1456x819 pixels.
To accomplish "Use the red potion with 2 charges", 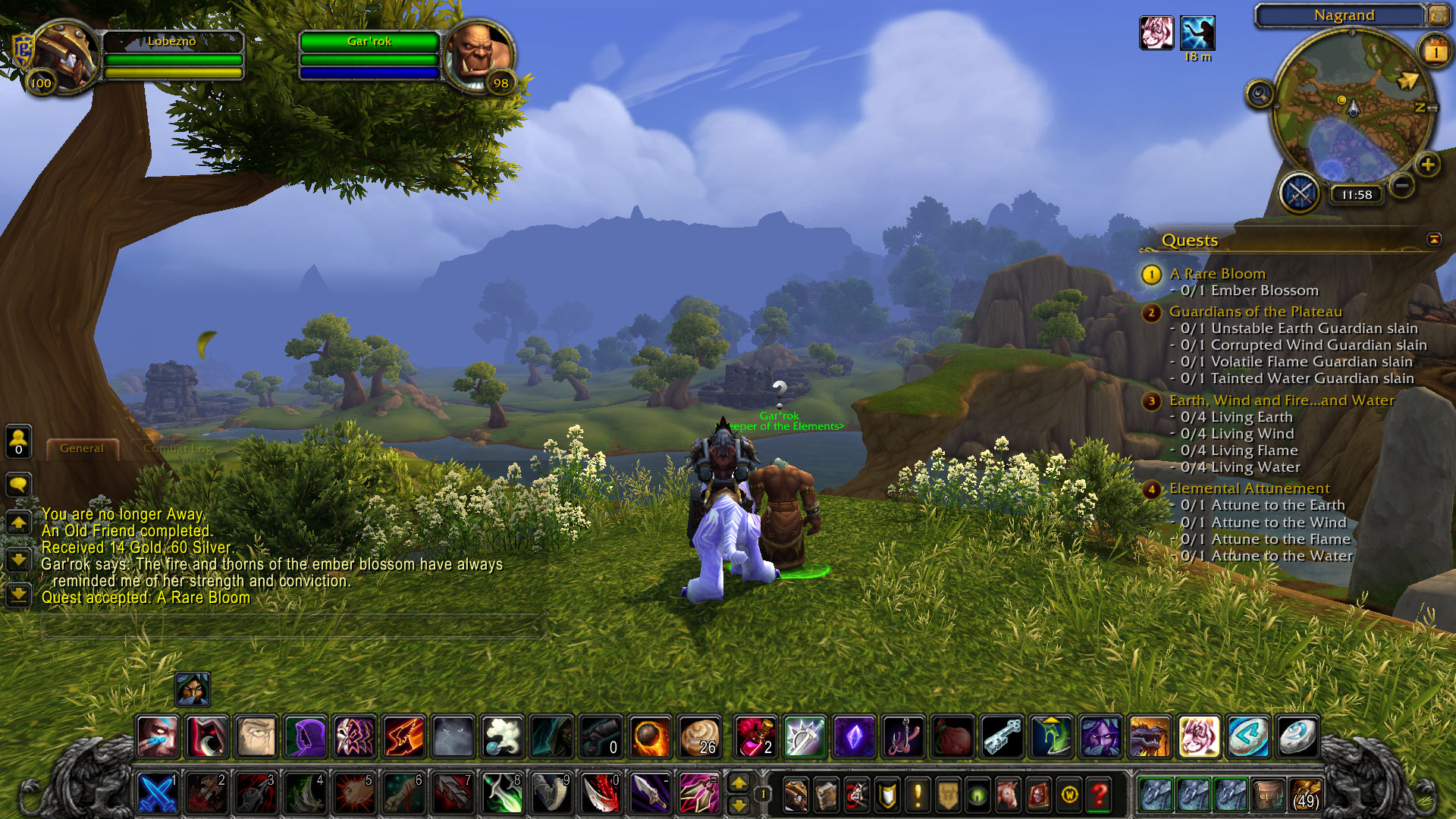I will [755, 736].
